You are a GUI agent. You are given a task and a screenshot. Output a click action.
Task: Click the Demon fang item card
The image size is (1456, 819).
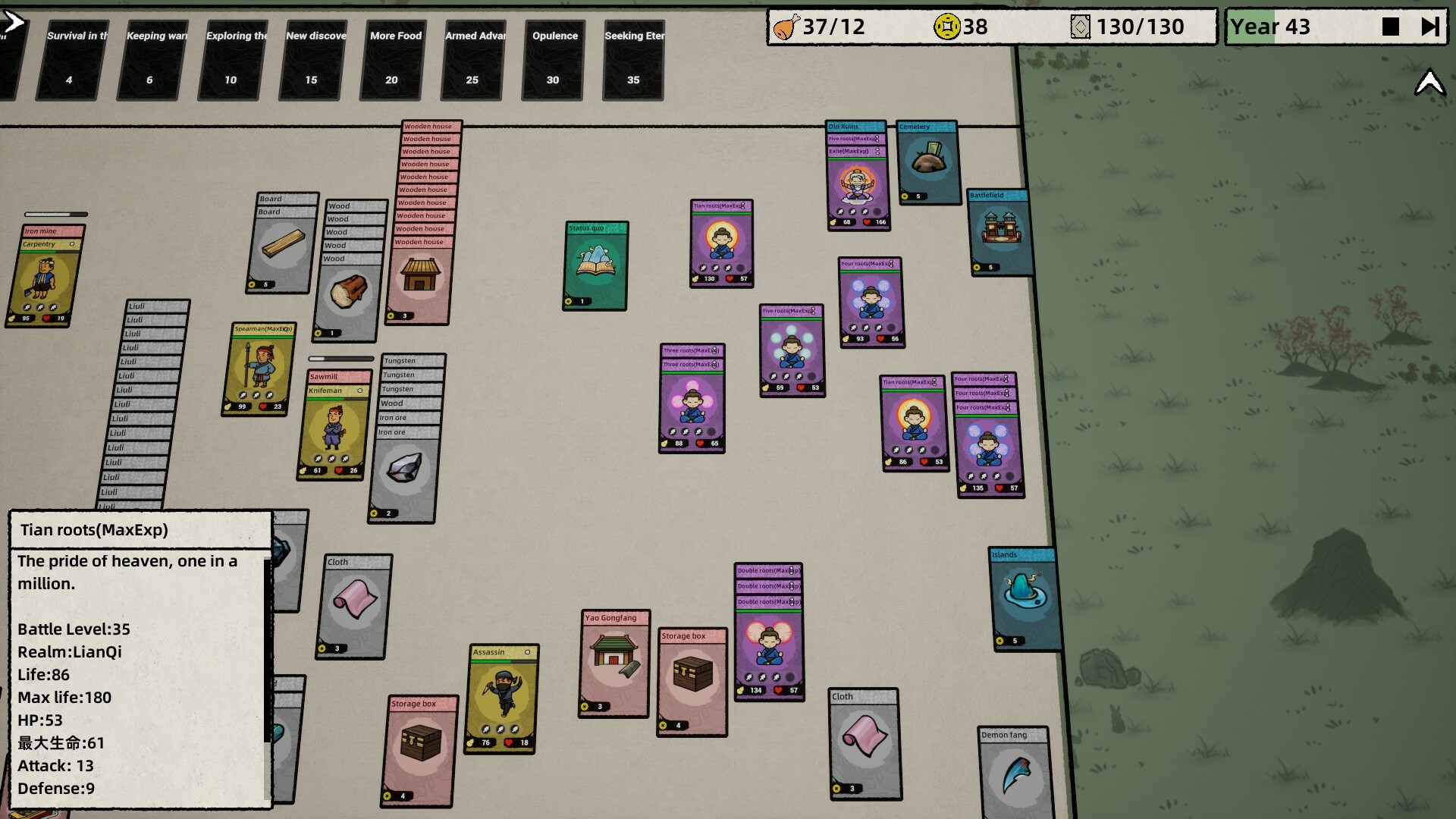(1014, 770)
